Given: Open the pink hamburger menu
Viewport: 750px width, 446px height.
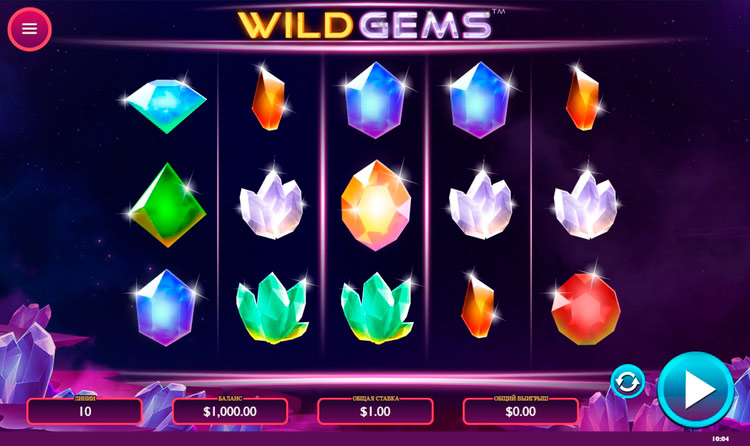Looking at the screenshot, I should coord(29,28).
